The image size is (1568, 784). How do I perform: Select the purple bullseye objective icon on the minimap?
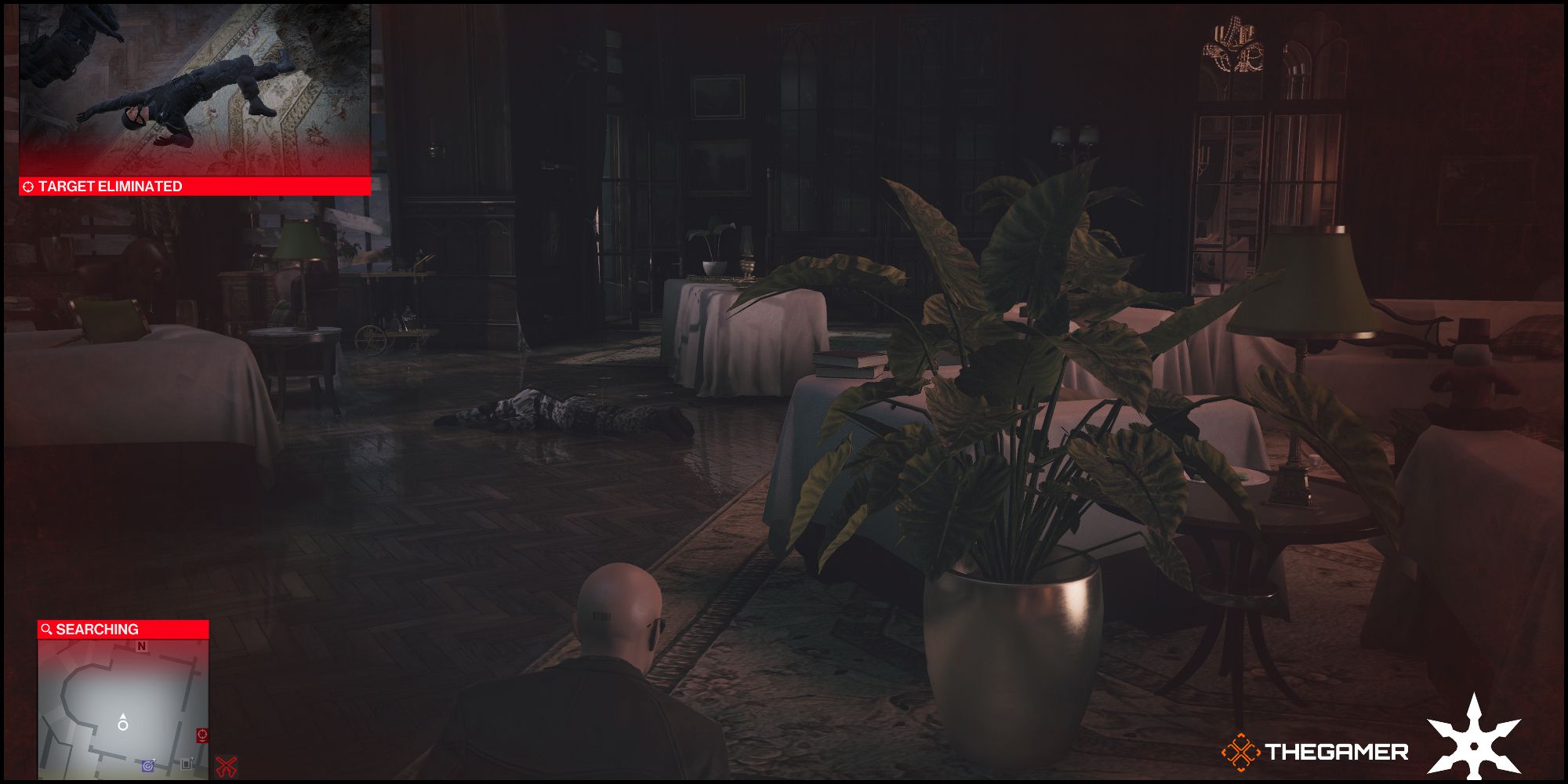coord(147,765)
